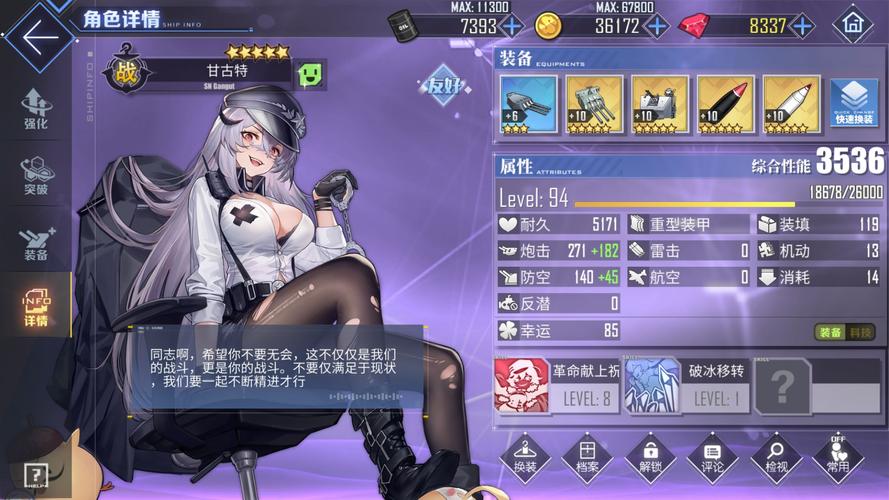Viewport: 889px width, 500px height.
Task: Open the 换装 skin change button
Action: tap(525, 457)
